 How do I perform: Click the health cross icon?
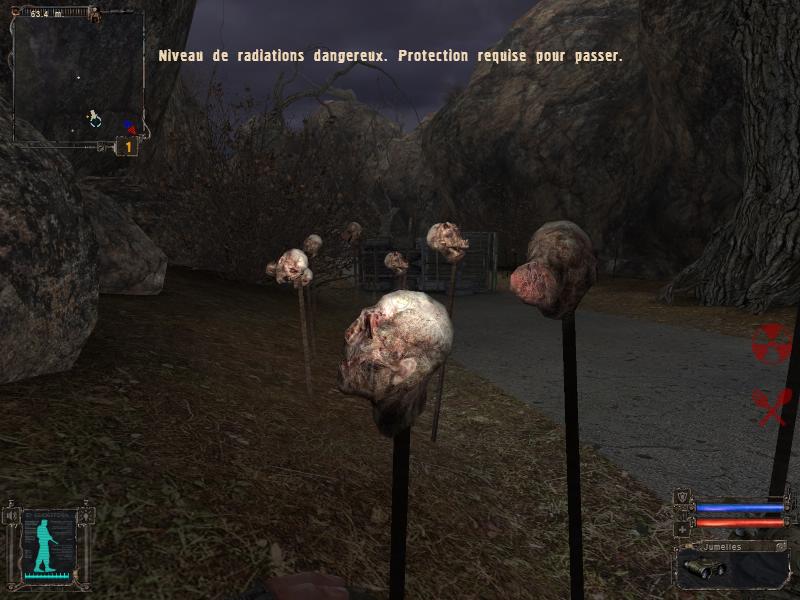(x=683, y=528)
